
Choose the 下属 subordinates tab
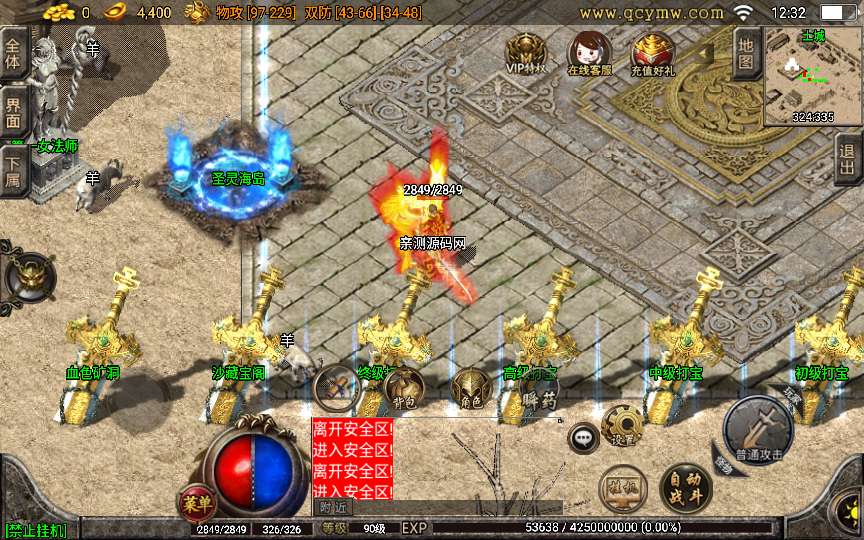point(13,168)
